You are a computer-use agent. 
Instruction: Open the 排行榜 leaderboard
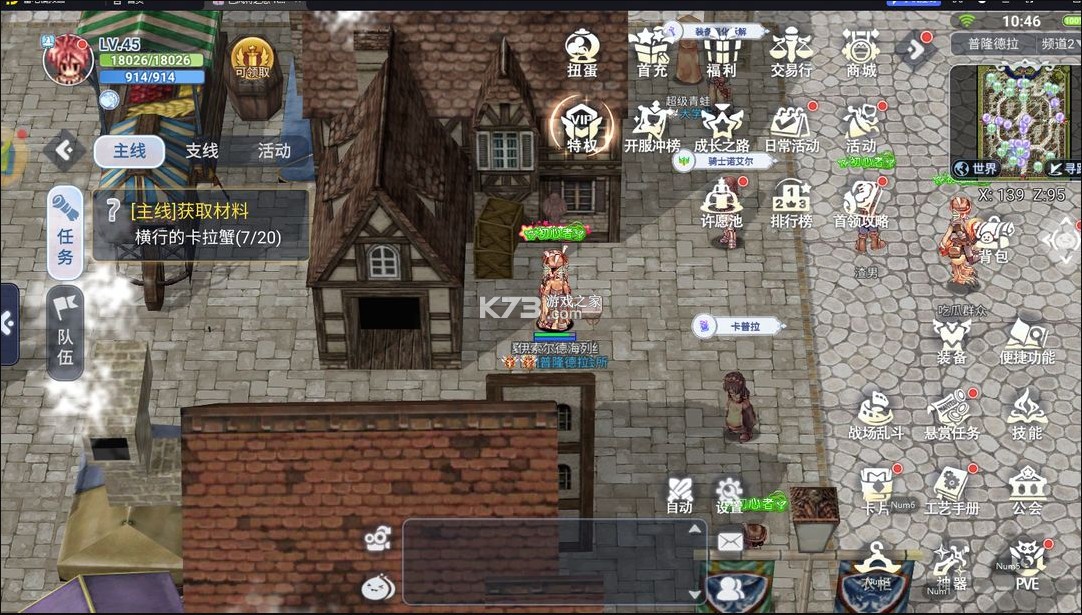click(x=790, y=203)
